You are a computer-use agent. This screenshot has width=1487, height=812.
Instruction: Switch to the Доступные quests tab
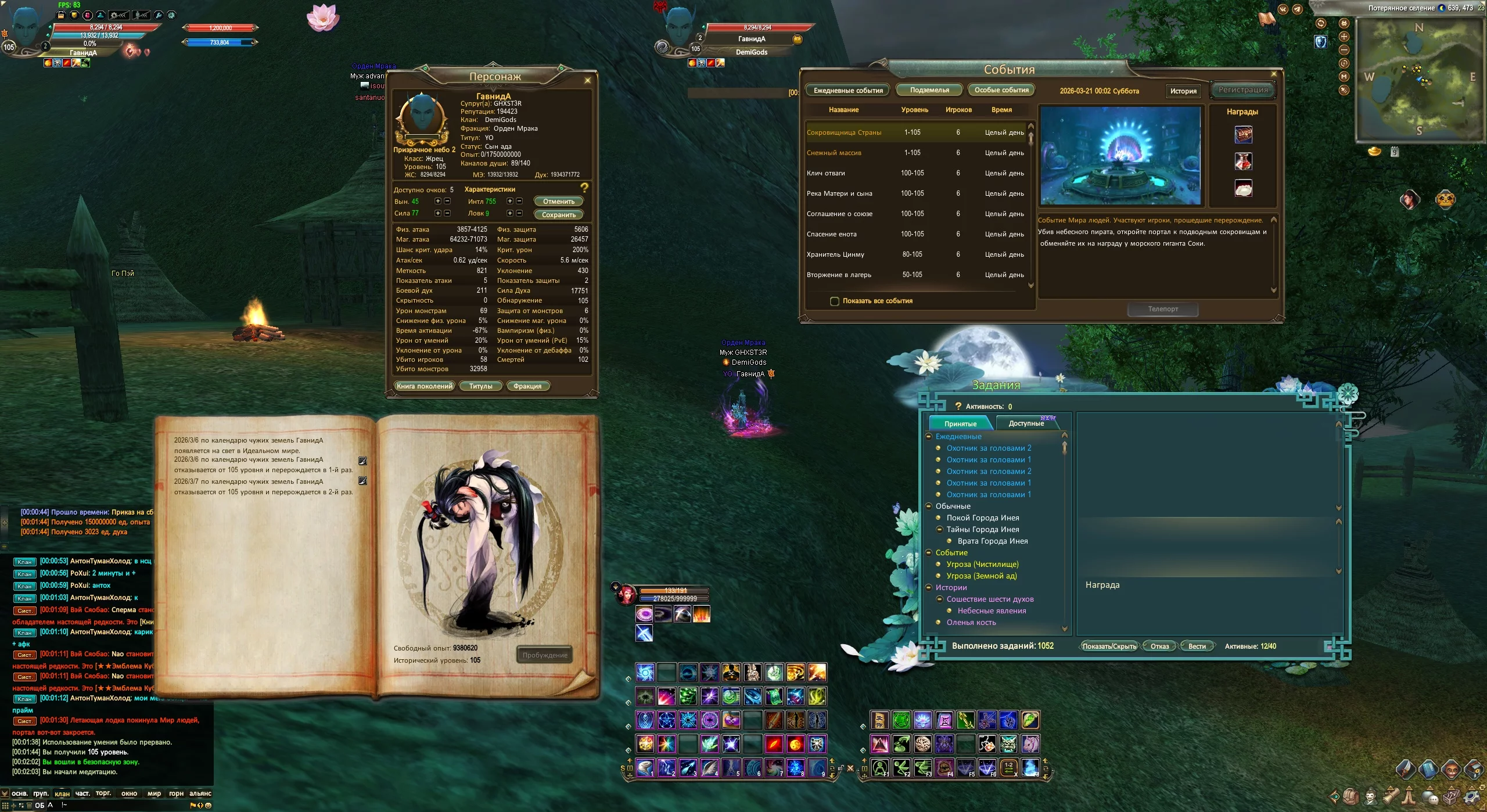coord(1026,423)
